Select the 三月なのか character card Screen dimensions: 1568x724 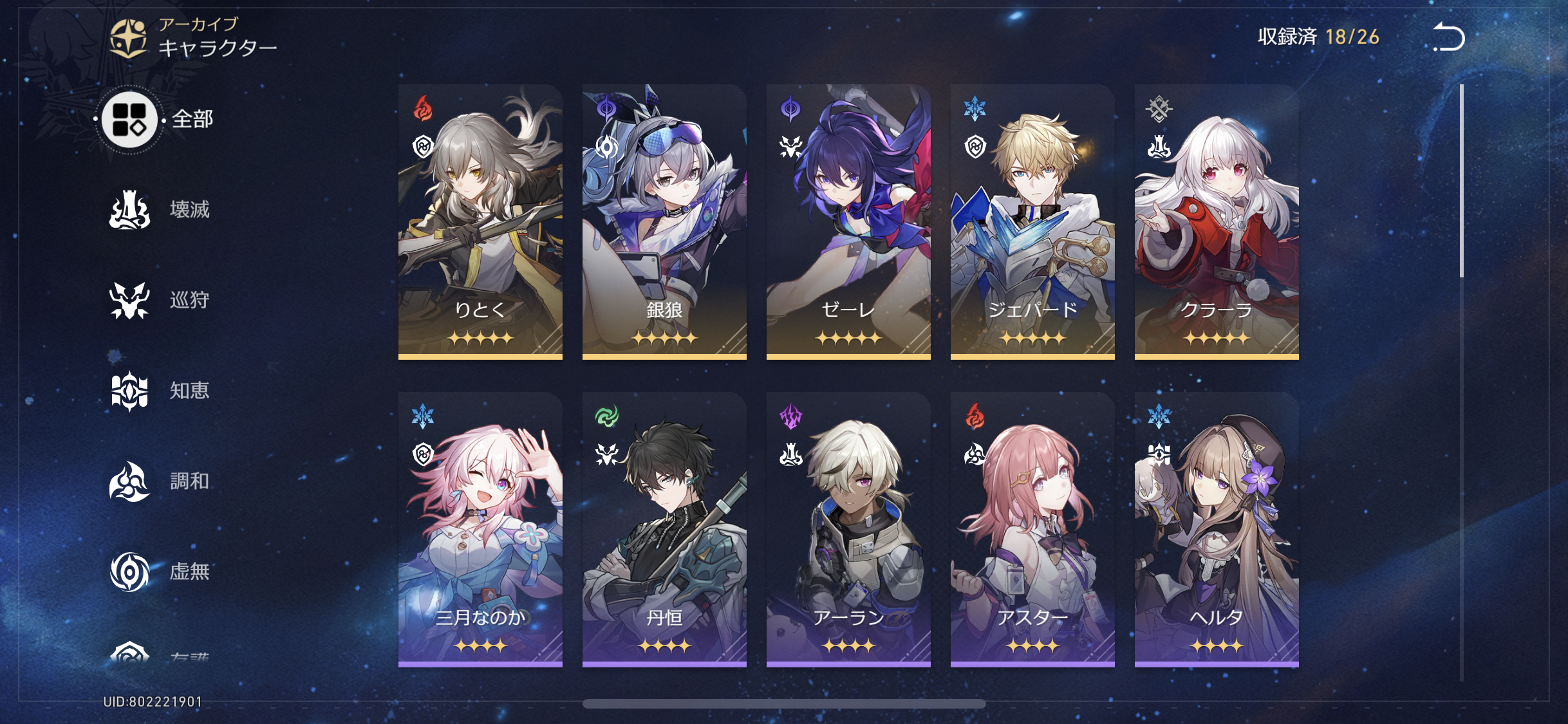pyautogui.click(x=480, y=529)
